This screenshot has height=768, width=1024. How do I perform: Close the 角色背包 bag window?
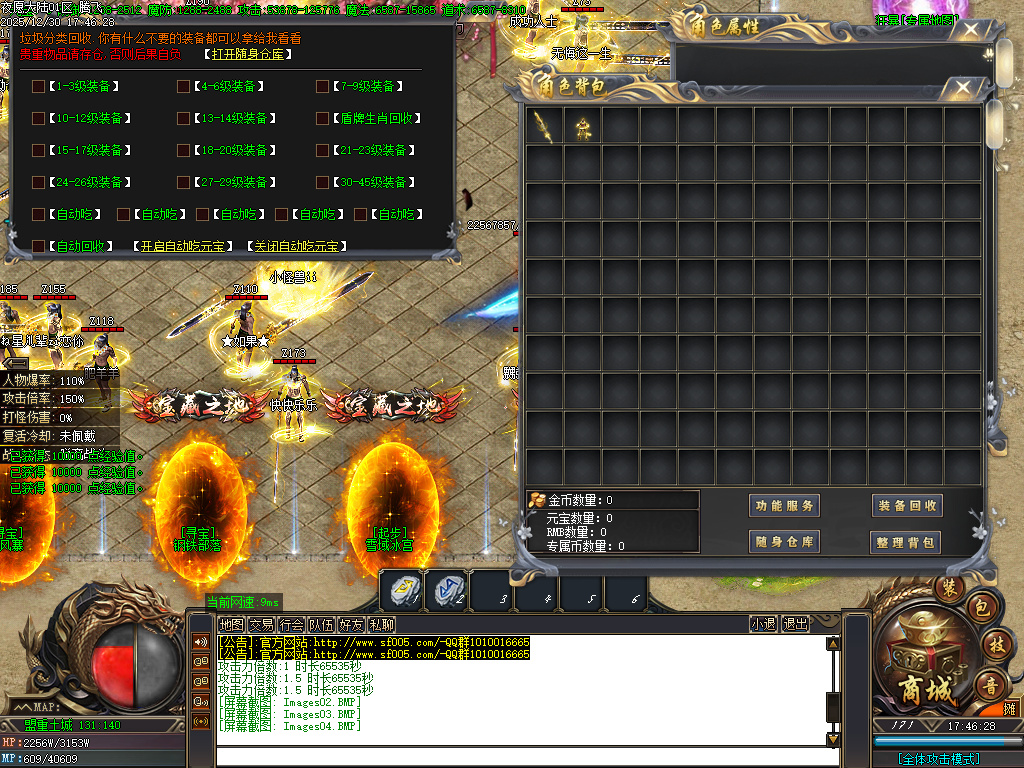(x=963, y=88)
